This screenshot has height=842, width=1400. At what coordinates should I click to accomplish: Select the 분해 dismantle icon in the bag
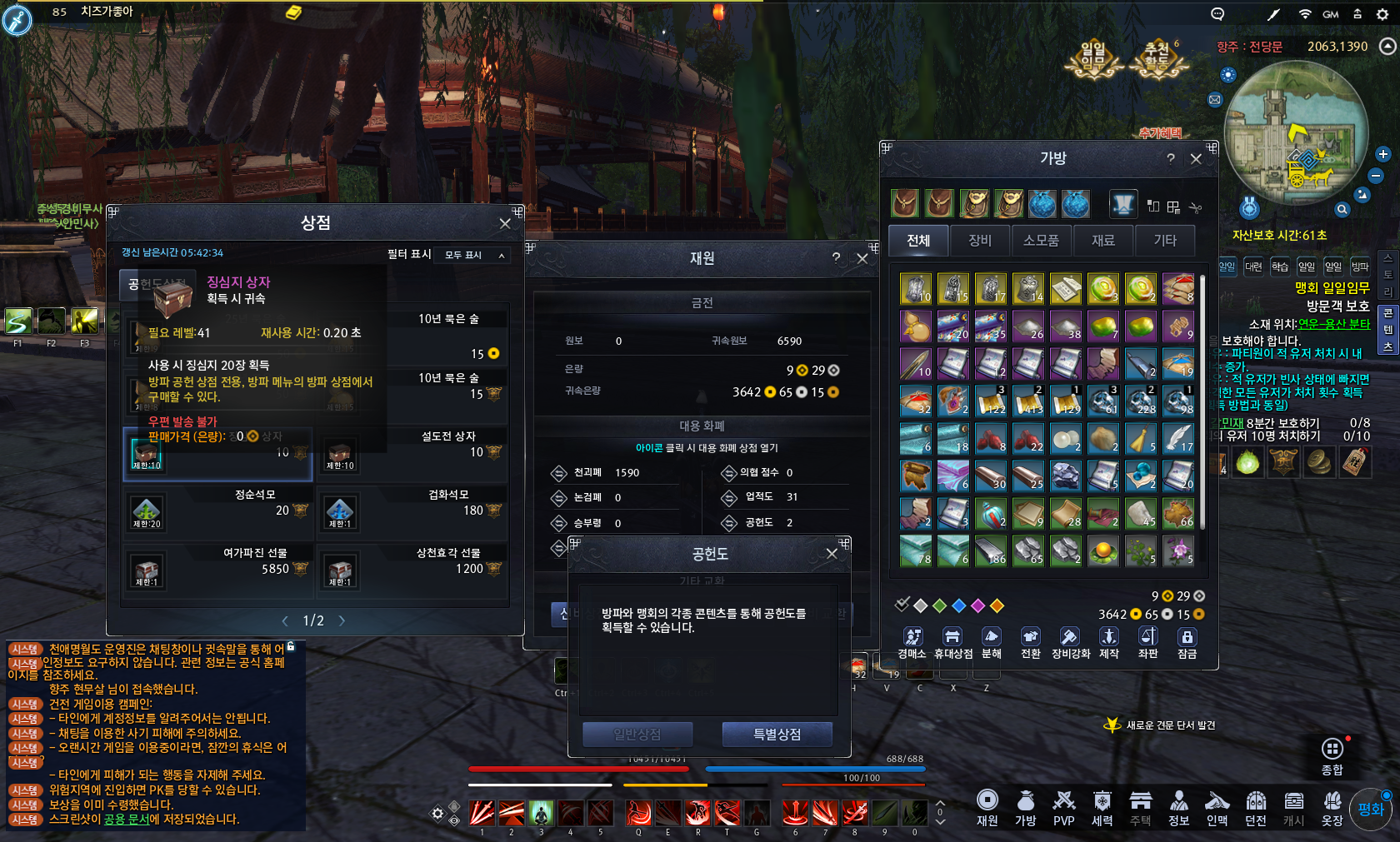[x=991, y=637]
